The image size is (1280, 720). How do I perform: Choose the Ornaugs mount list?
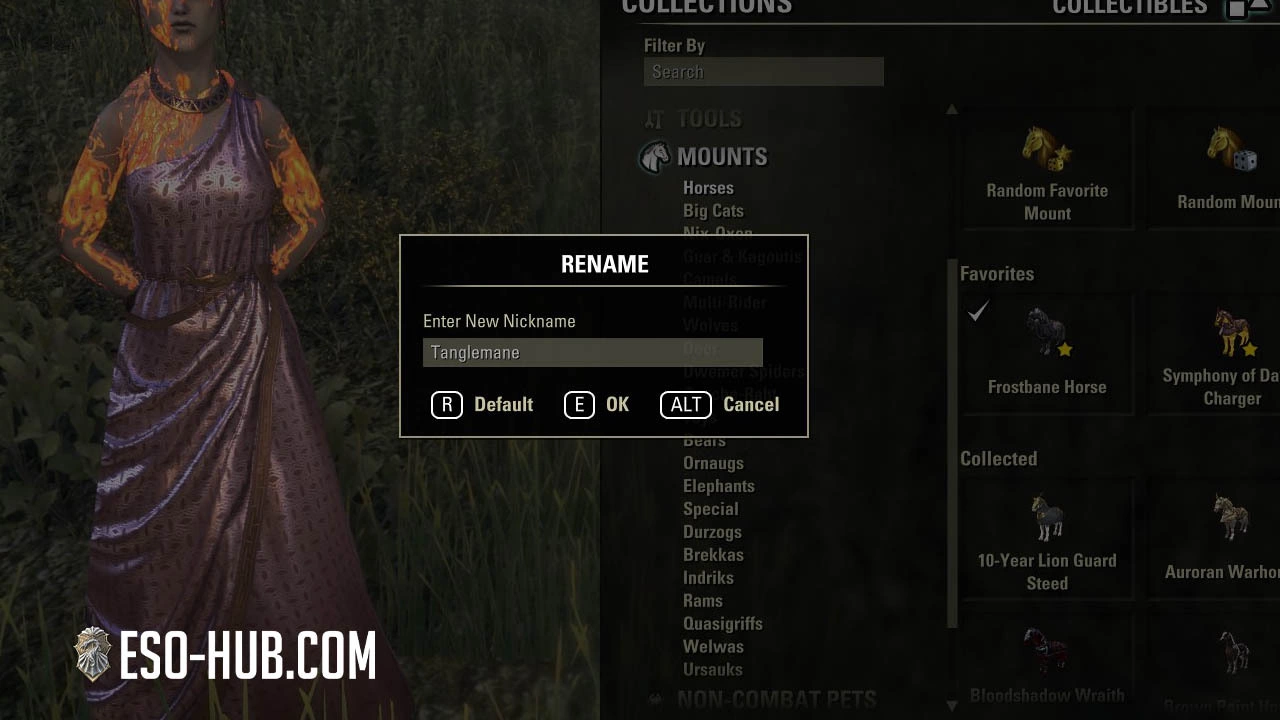(713, 463)
